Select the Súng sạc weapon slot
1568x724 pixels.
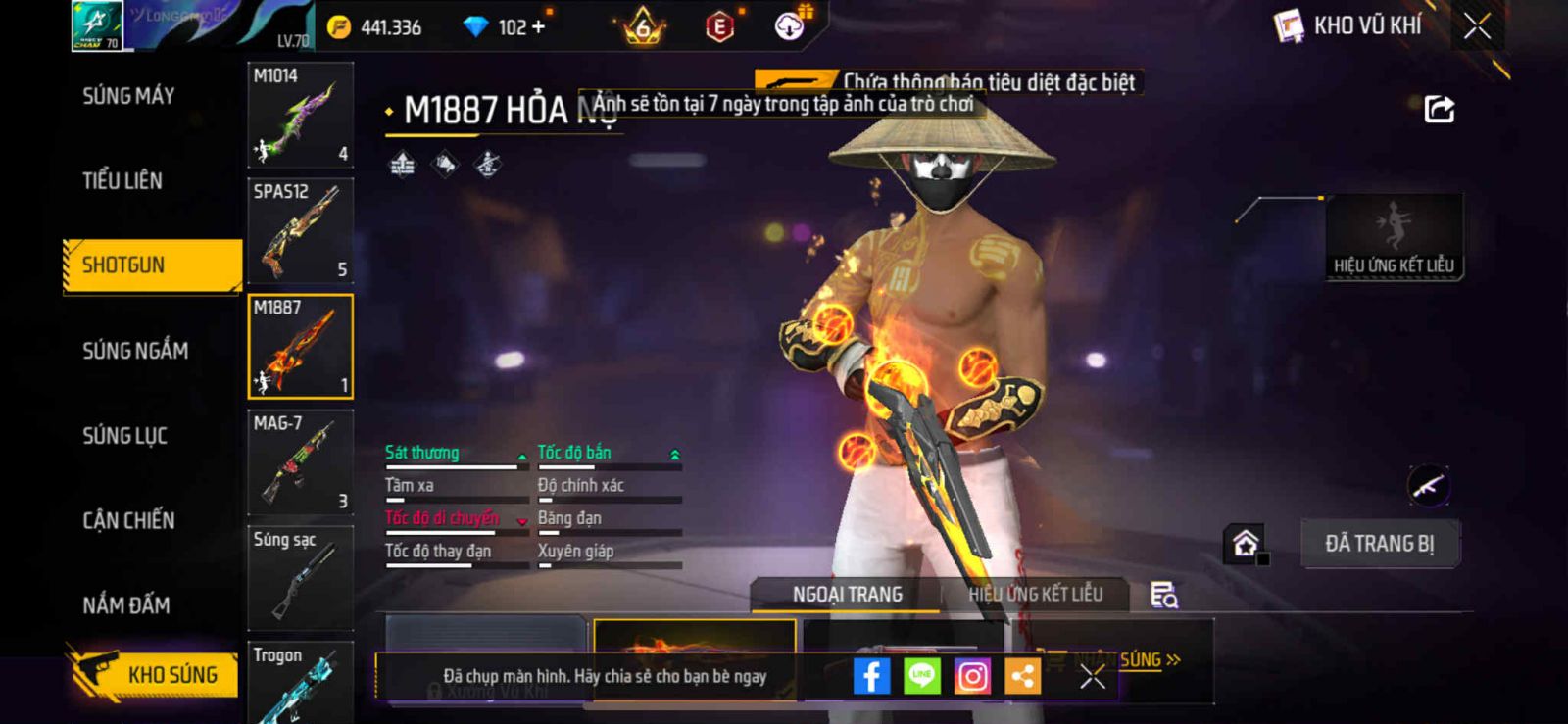click(x=300, y=578)
